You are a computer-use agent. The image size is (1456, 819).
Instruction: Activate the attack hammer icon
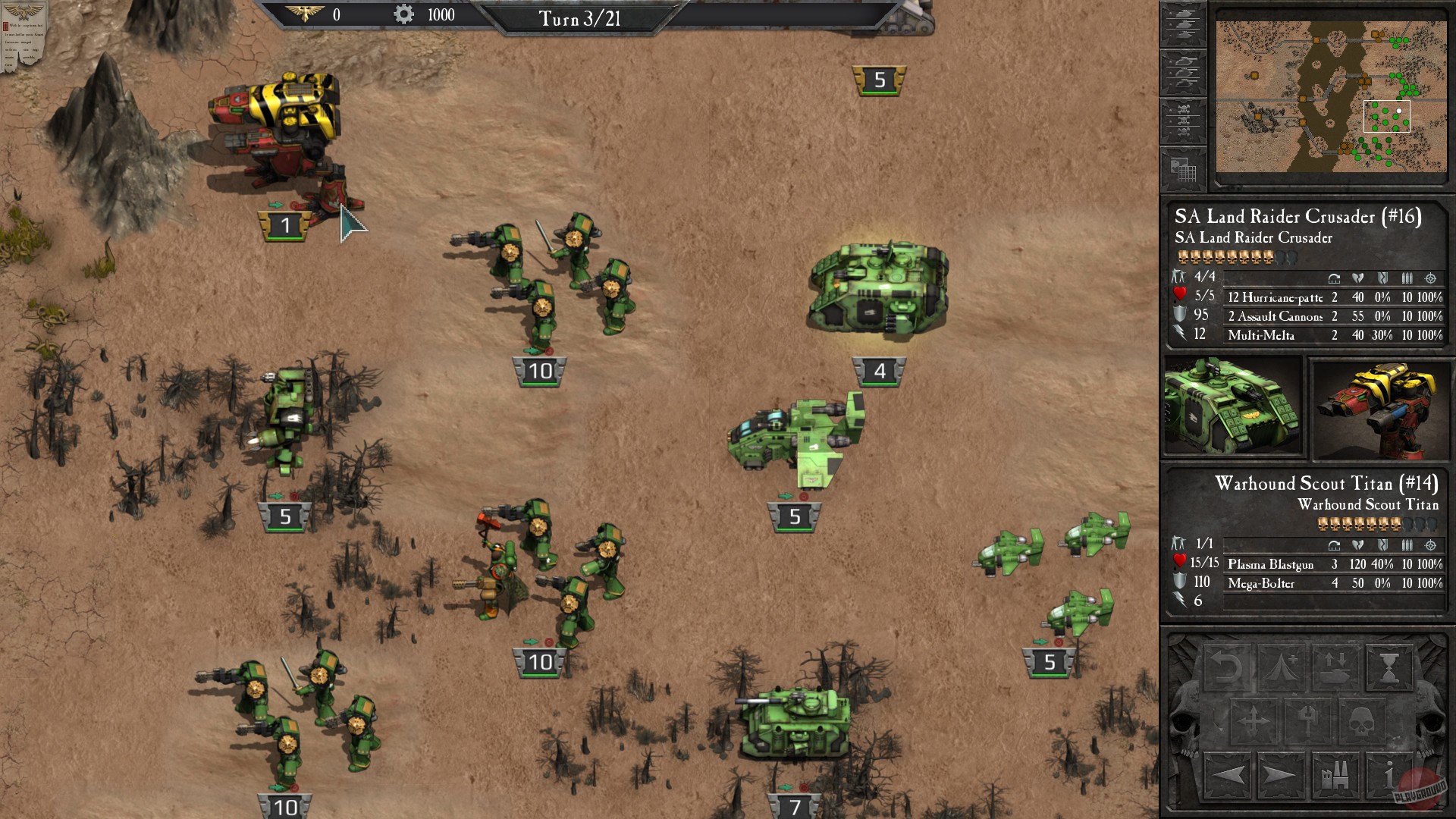click(x=1307, y=721)
